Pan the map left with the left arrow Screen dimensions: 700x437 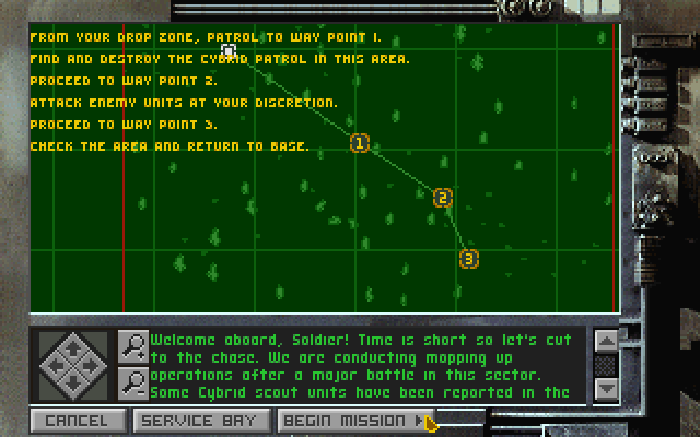57,366
